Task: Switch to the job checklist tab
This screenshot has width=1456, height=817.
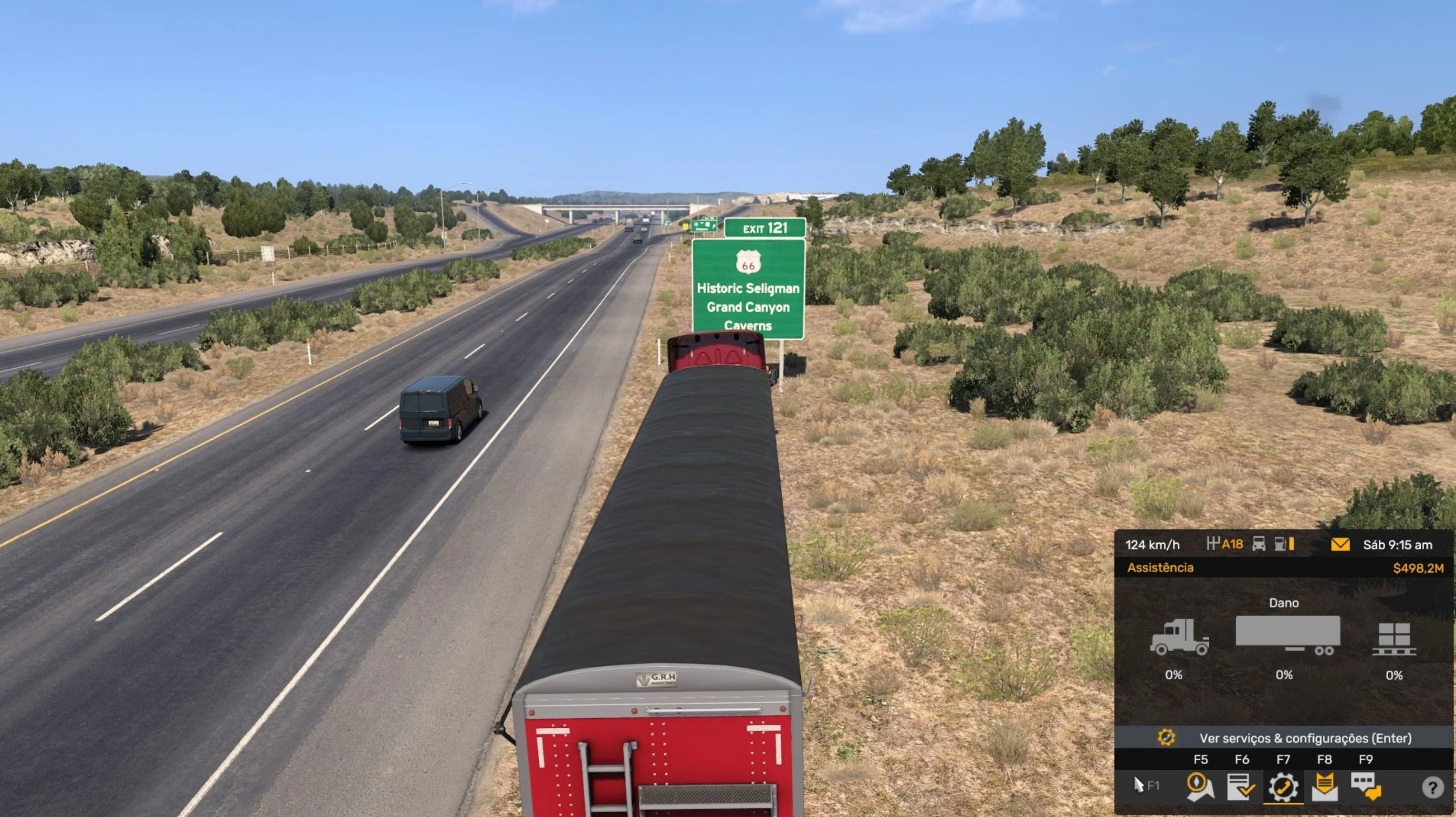Action: (x=1241, y=786)
